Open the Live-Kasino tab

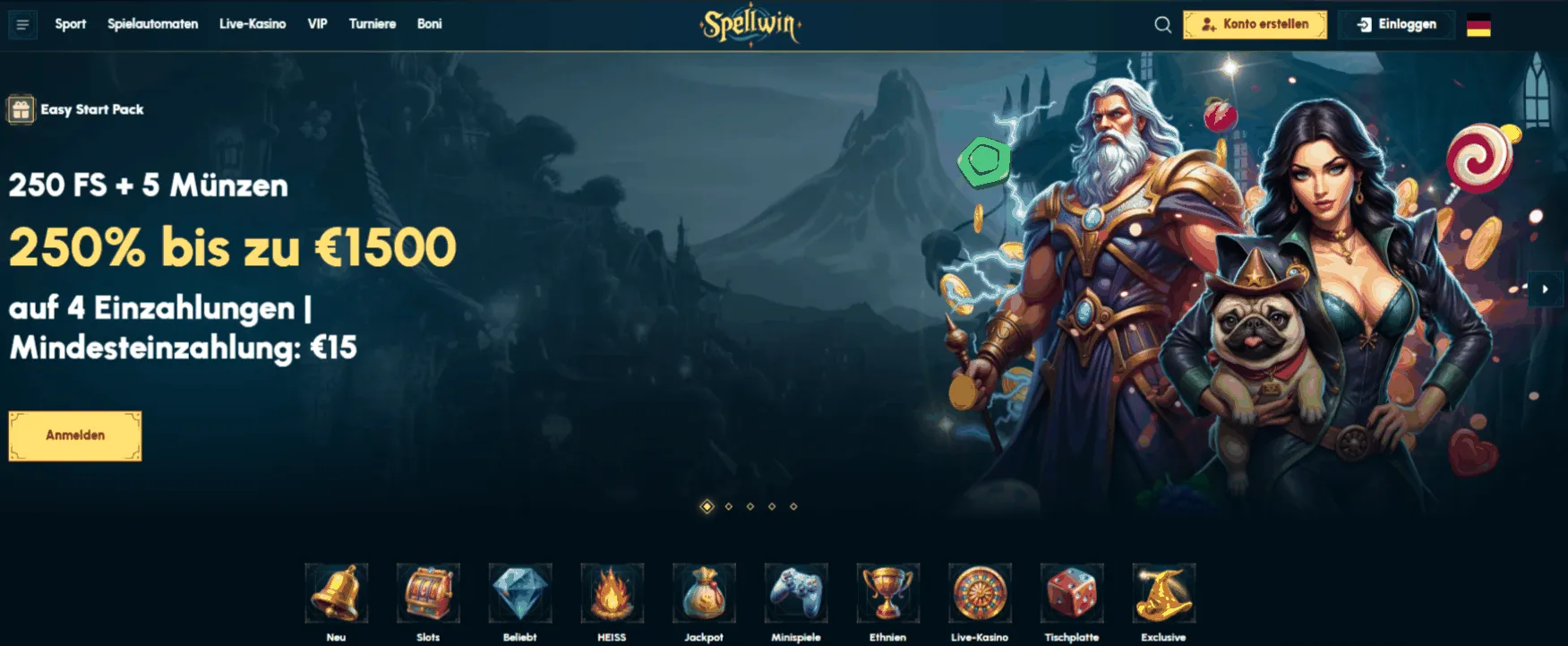(x=253, y=24)
